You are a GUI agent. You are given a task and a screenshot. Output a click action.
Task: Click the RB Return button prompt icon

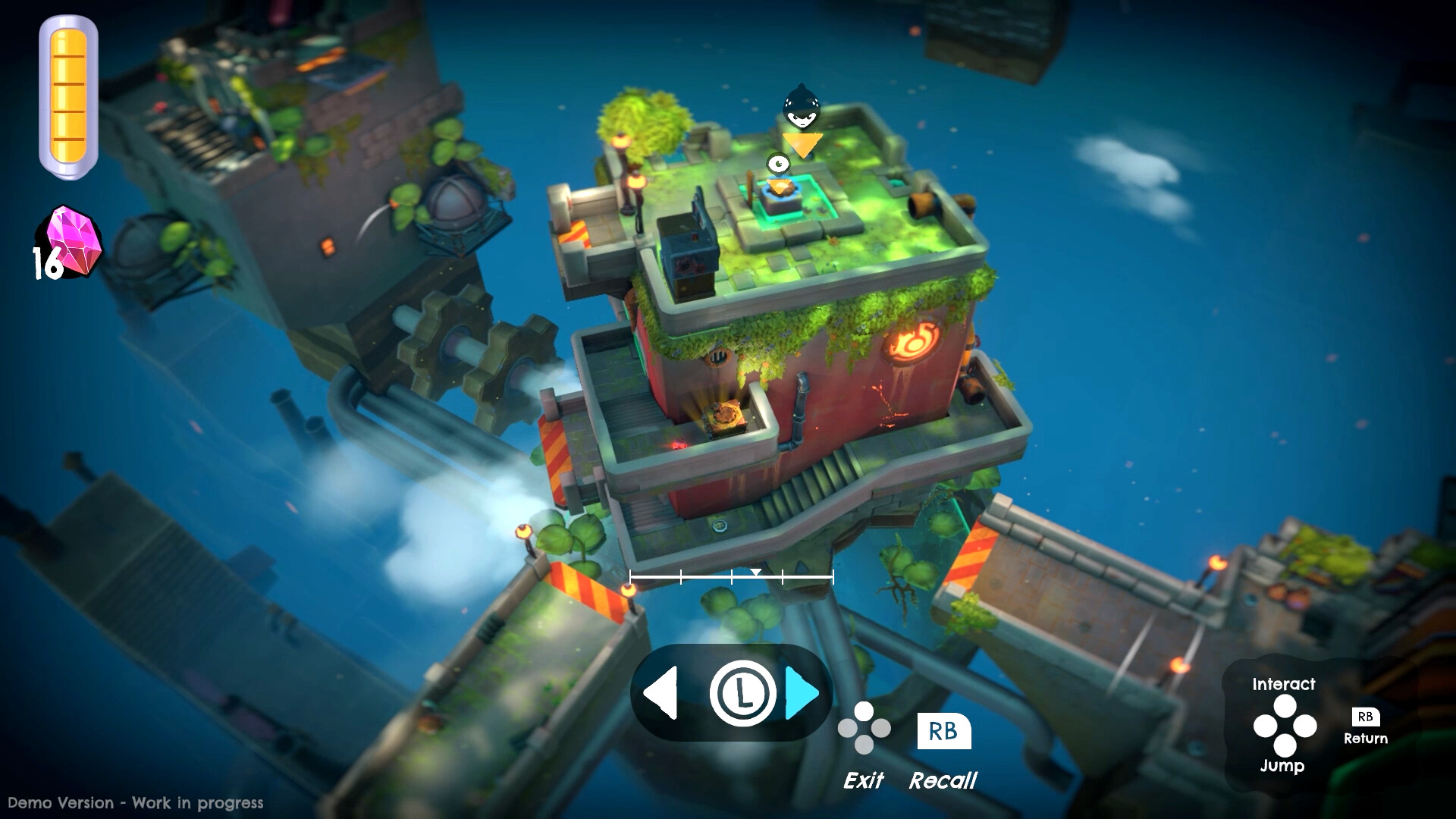(1367, 717)
